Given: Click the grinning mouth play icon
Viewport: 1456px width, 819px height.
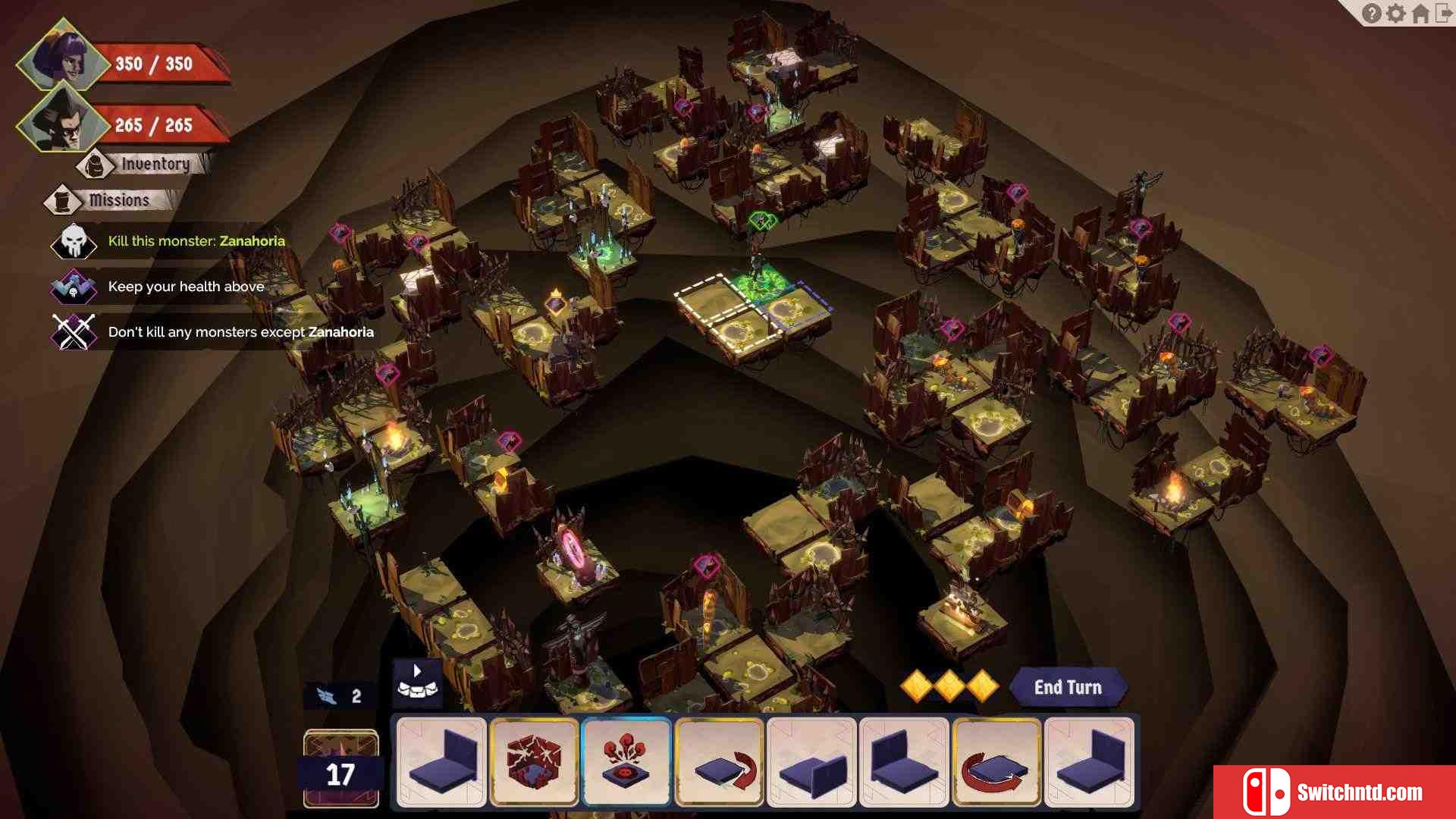Looking at the screenshot, I should 417,682.
